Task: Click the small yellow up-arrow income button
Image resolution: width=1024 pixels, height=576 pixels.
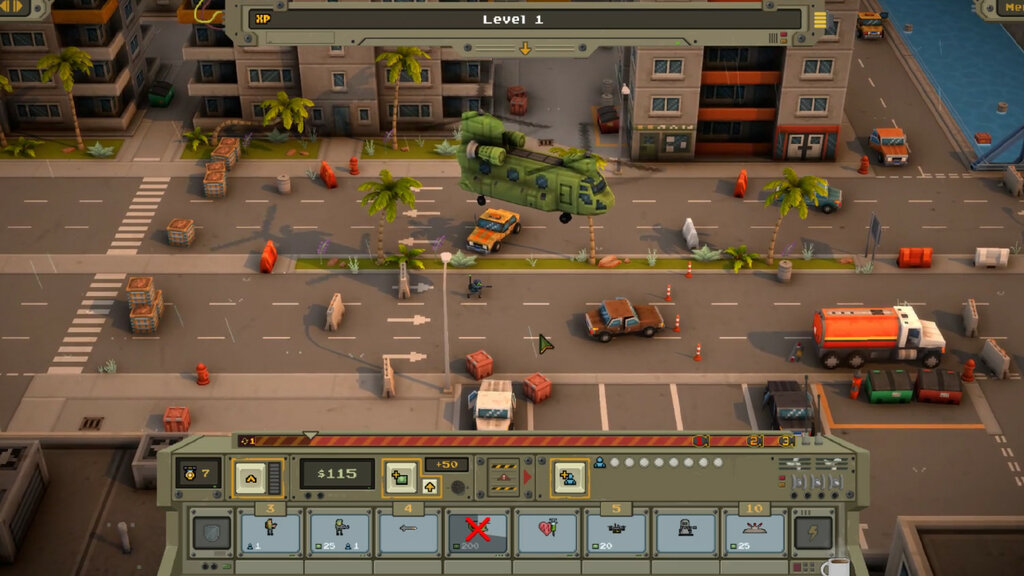Action: [x=431, y=487]
